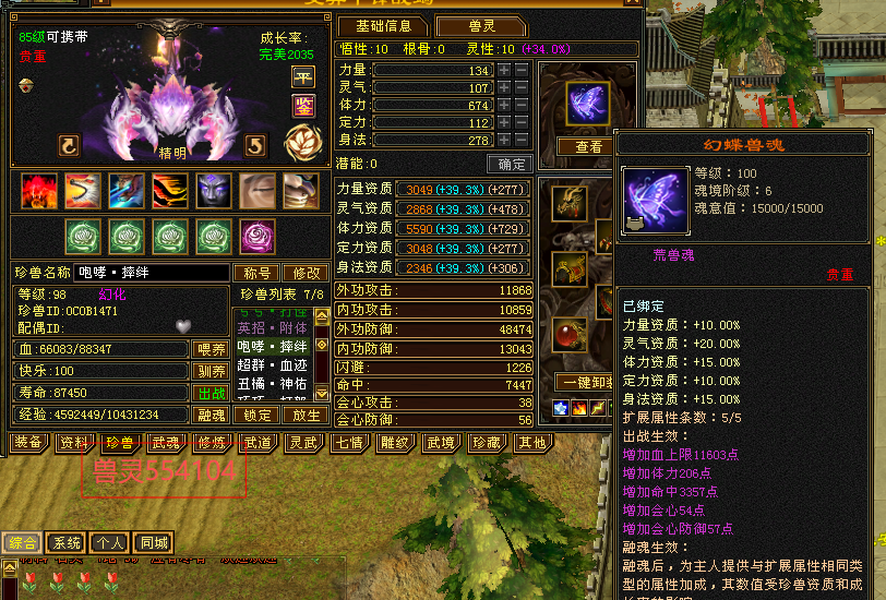
Task: Switch to the 武魂 tab
Action: point(165,442)
